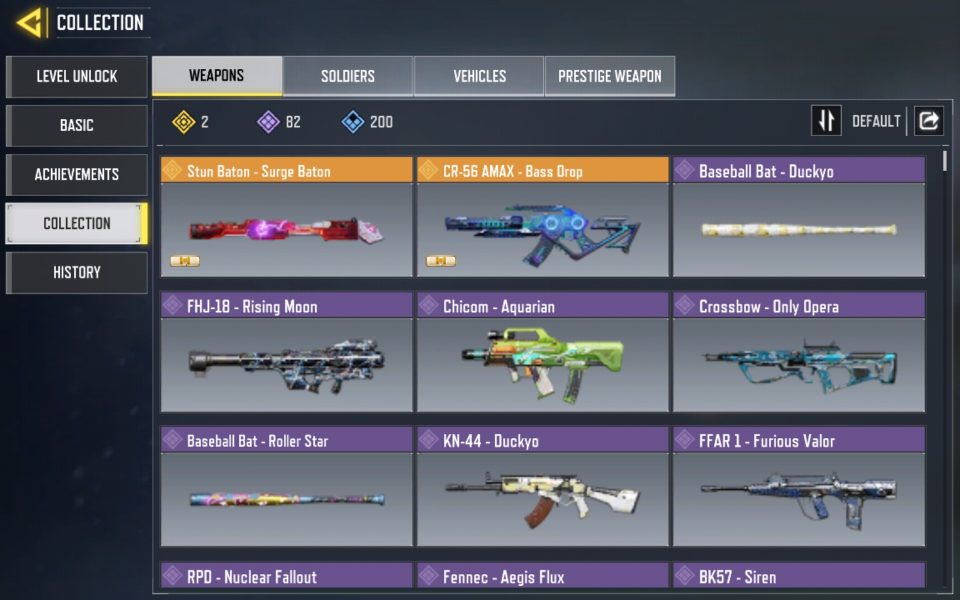
Task: Switch to the Prestige Weapon tab
Action: (x=609, y=76)
